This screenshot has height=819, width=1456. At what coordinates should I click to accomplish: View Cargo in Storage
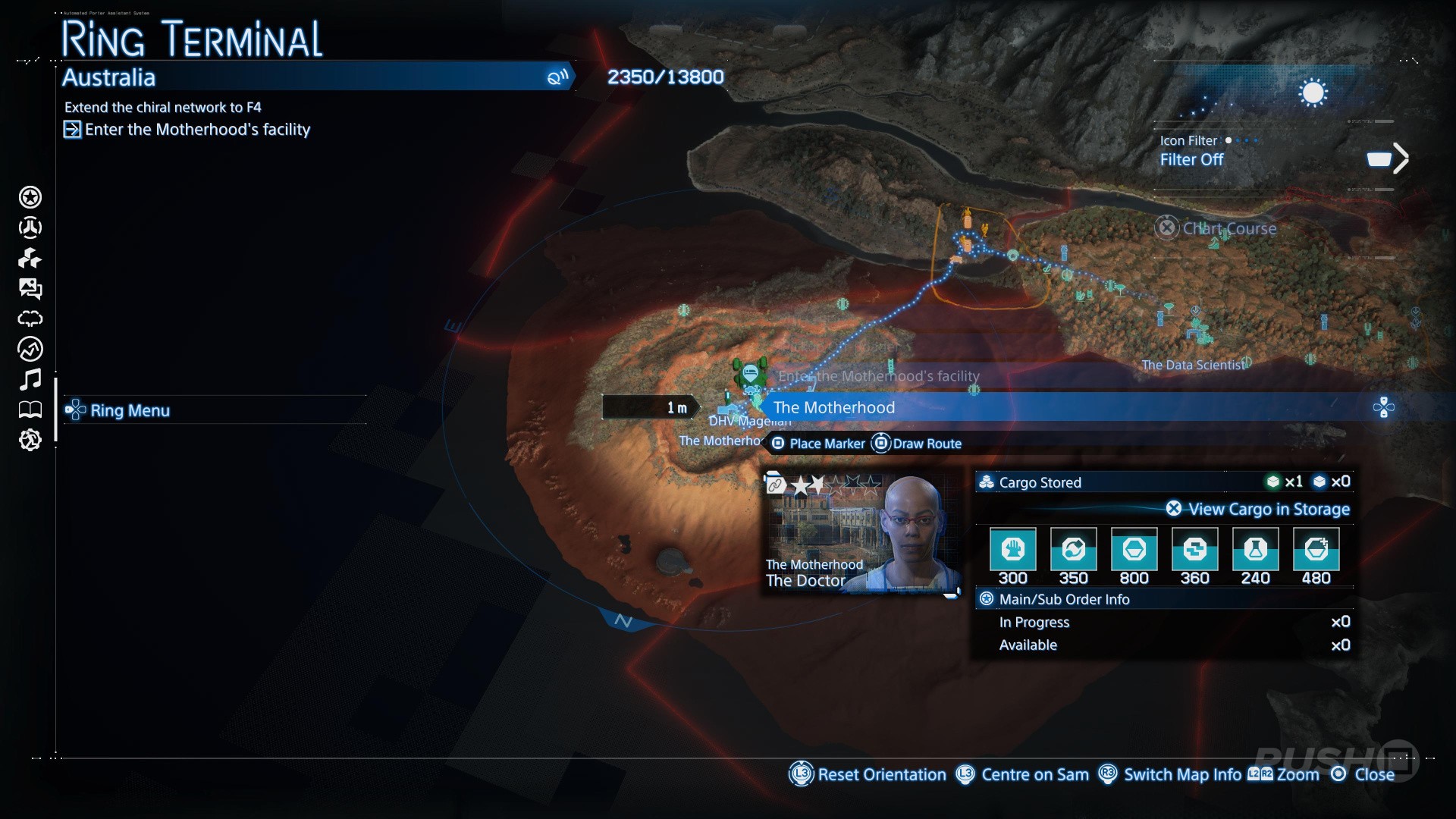click(1259, 509)
